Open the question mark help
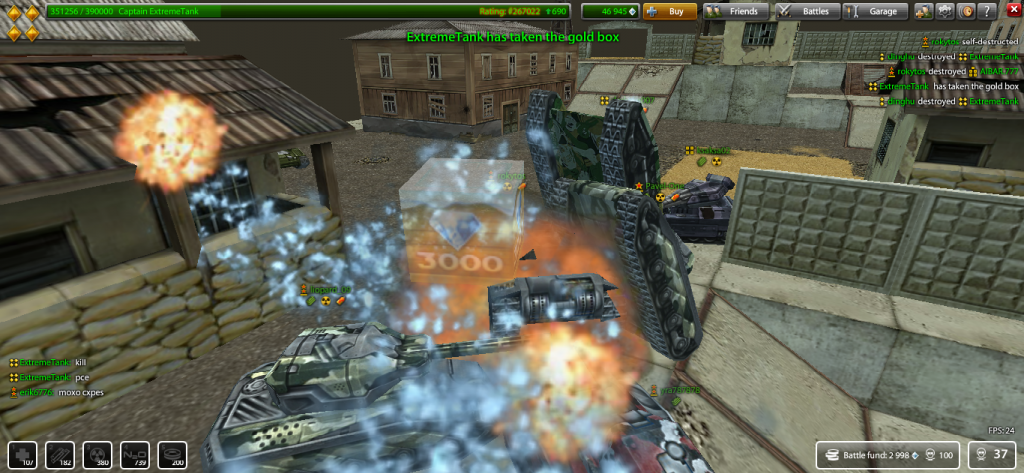The height and width of the screenshot is (473, 1024). pos(989,12)
